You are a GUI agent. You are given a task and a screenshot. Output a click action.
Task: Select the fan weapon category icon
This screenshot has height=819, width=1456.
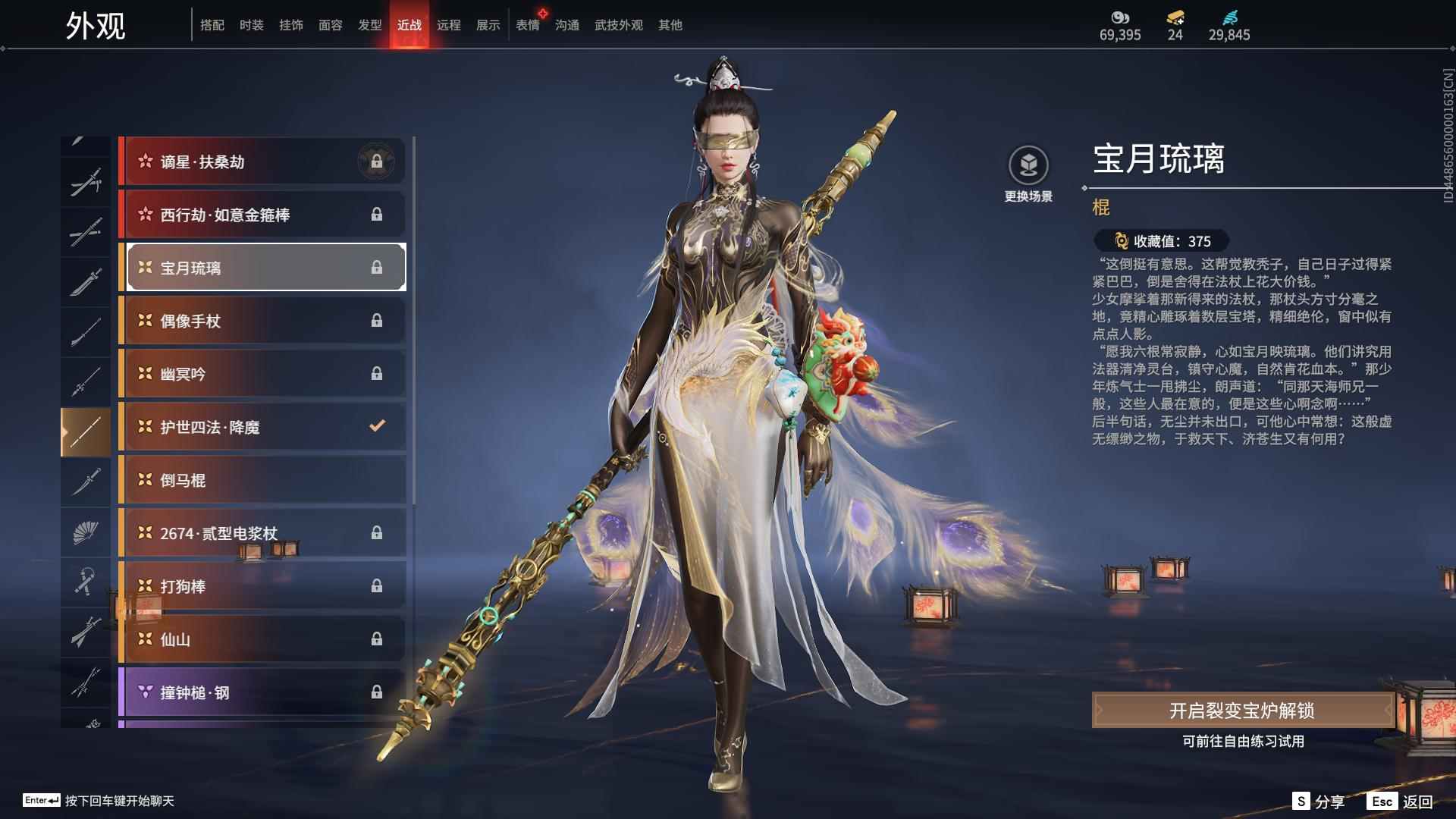tap(86, 532)
